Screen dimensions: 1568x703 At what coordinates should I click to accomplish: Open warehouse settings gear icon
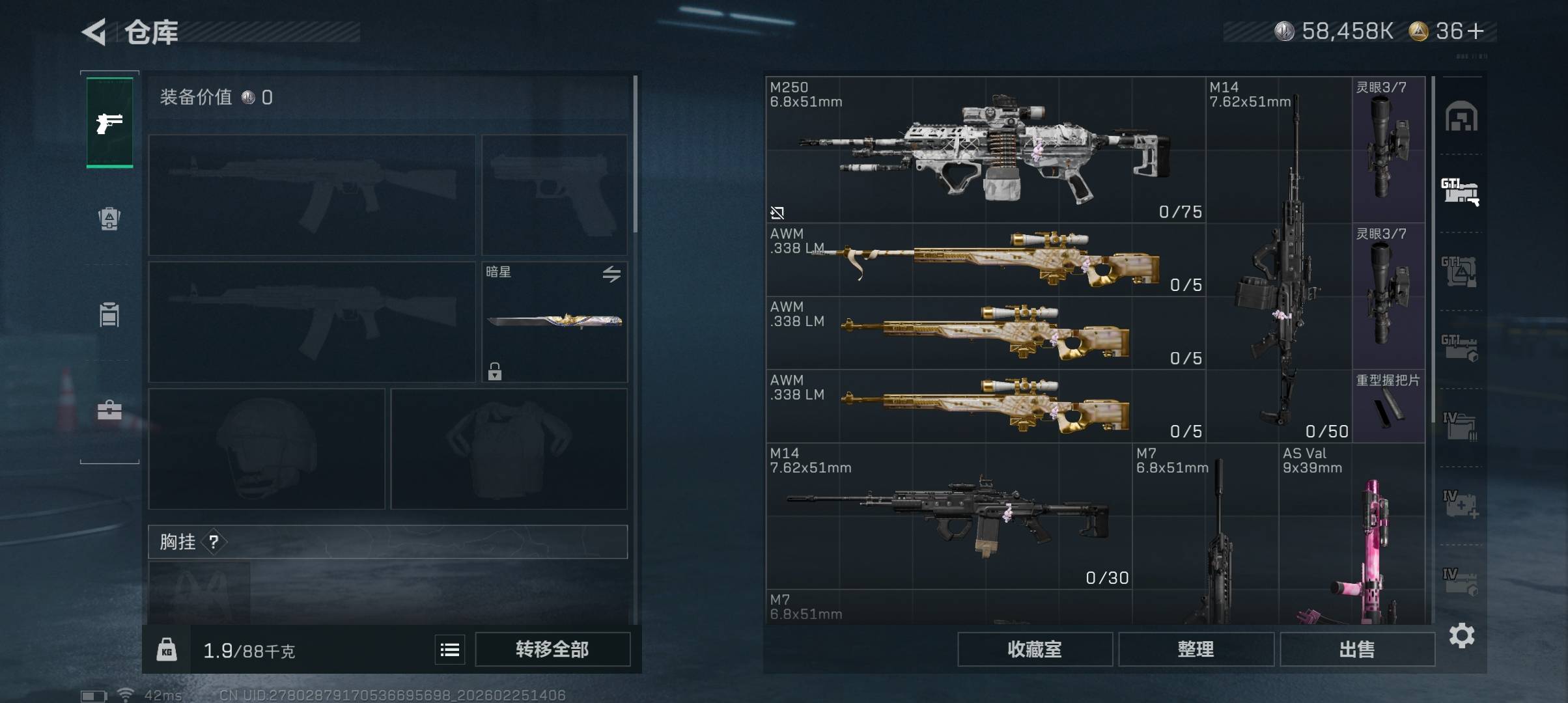[1461, 635]
